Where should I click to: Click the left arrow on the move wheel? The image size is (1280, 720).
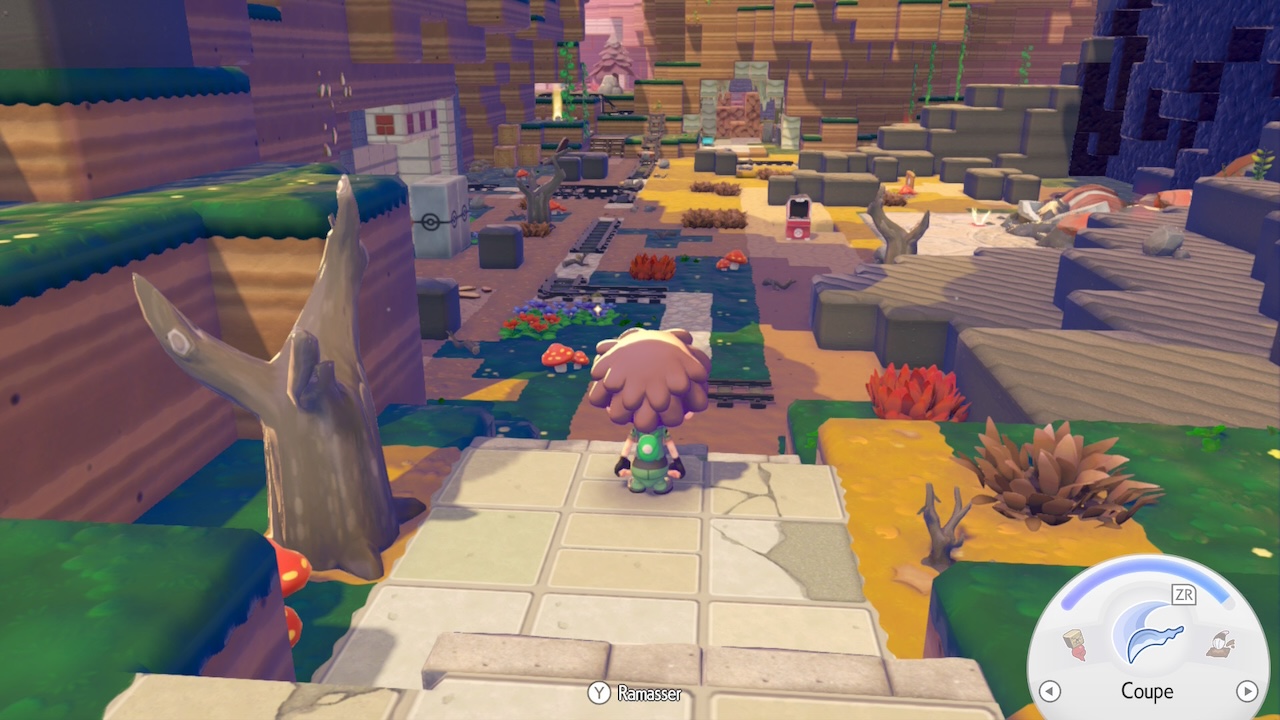(x=1049, y=691)
